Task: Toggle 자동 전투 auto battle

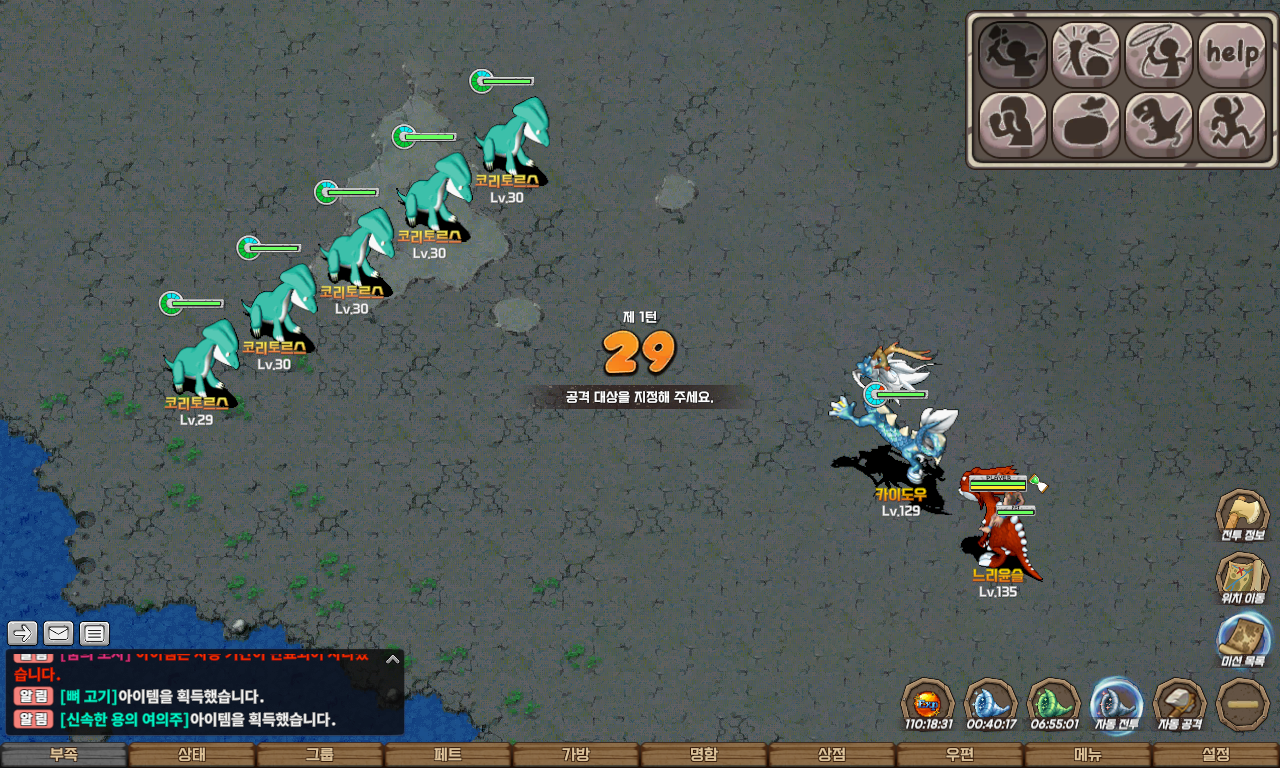Action: pyautogui.click(x=1116, y=704)
